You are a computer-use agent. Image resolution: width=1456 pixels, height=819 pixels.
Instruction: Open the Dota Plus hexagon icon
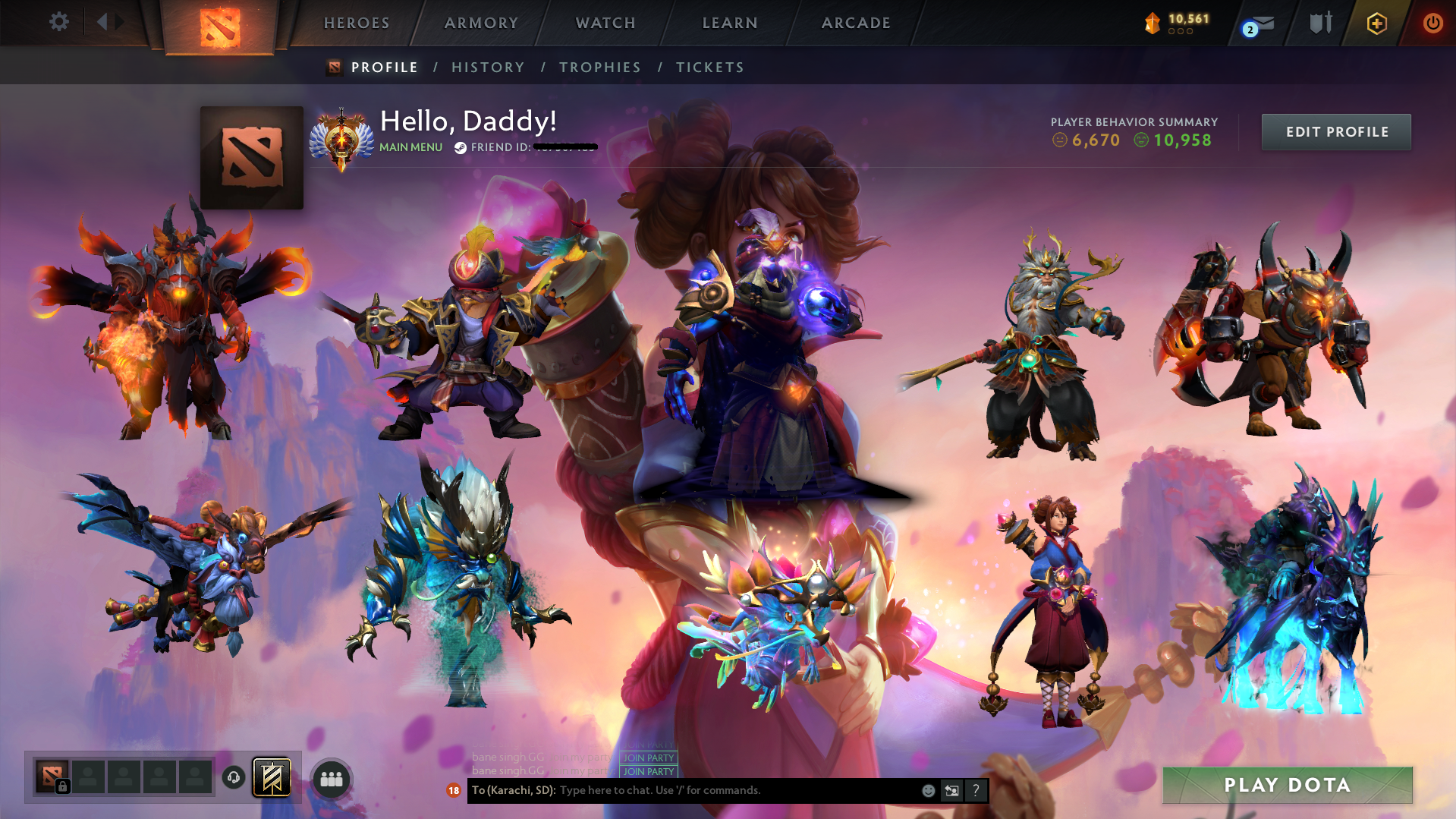[x=1376, y=24]
